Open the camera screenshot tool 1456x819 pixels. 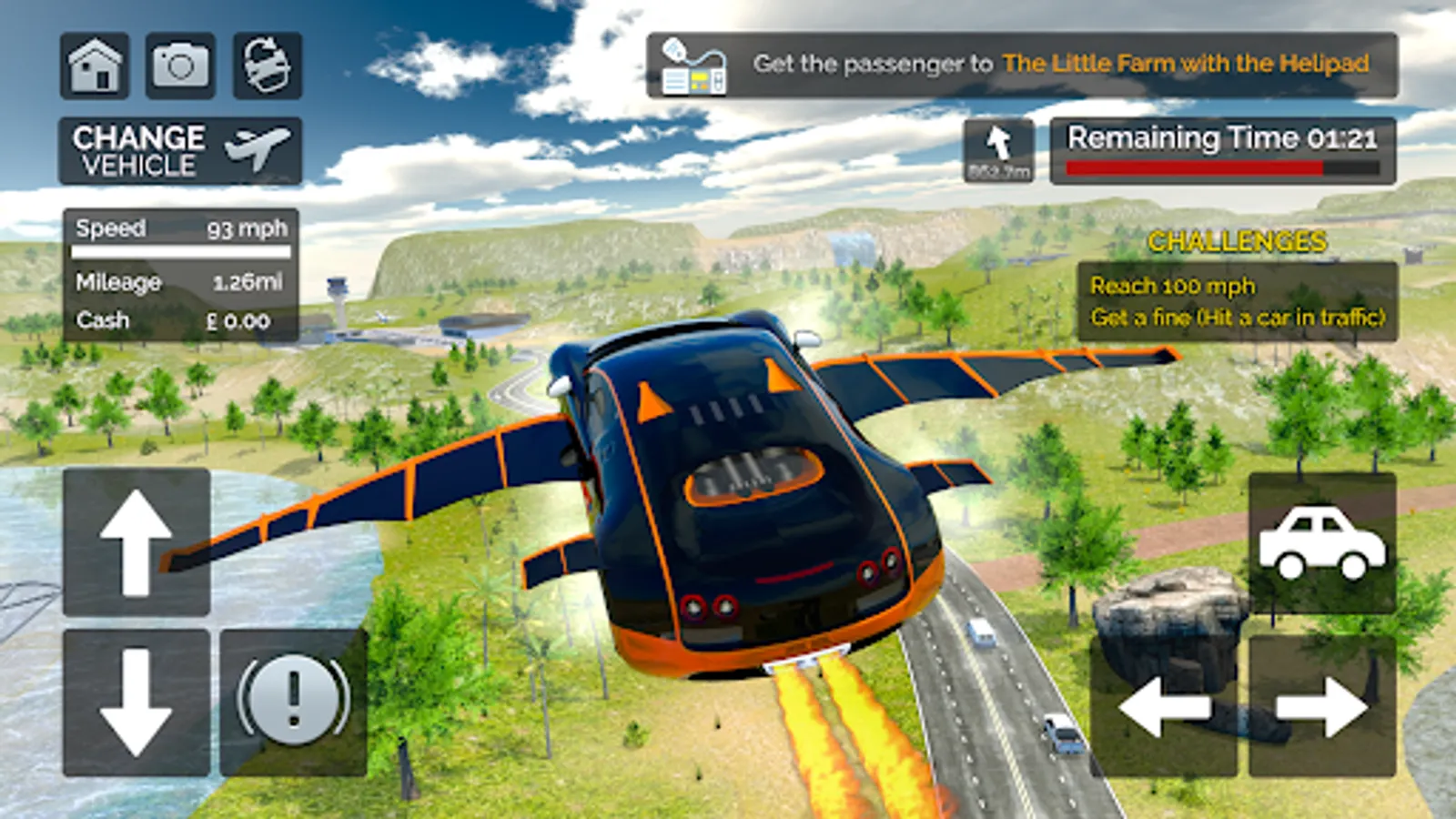(181, 66)
